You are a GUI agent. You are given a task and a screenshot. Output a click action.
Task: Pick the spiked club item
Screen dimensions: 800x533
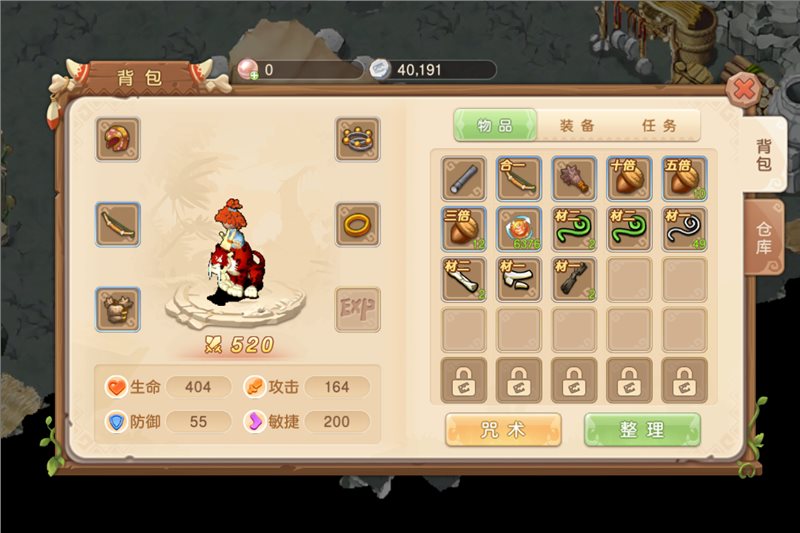coord(574,179)
